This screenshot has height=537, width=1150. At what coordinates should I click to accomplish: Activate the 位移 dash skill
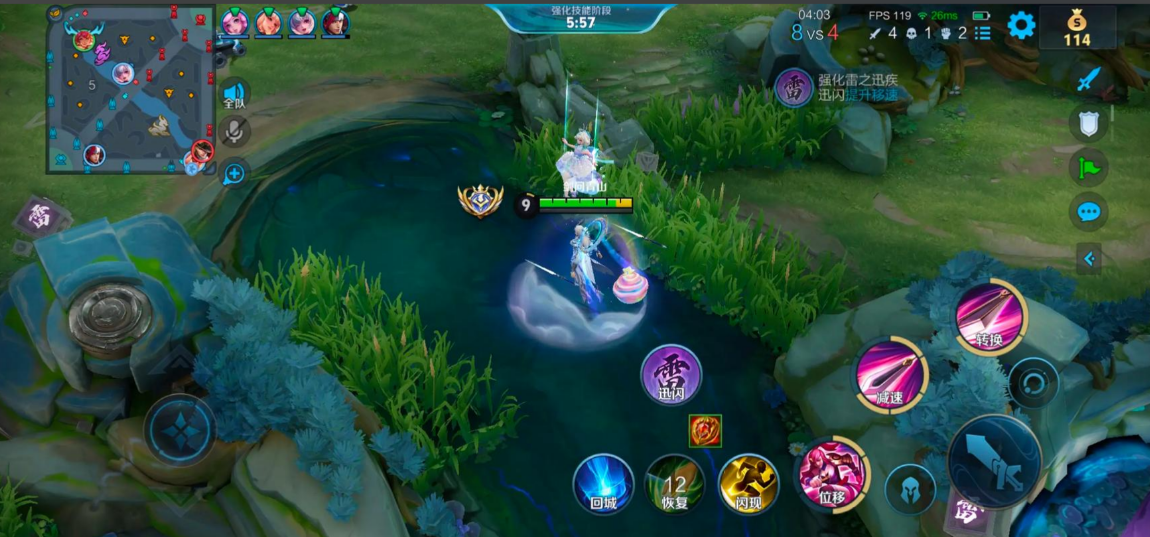(x=831, y=473)
